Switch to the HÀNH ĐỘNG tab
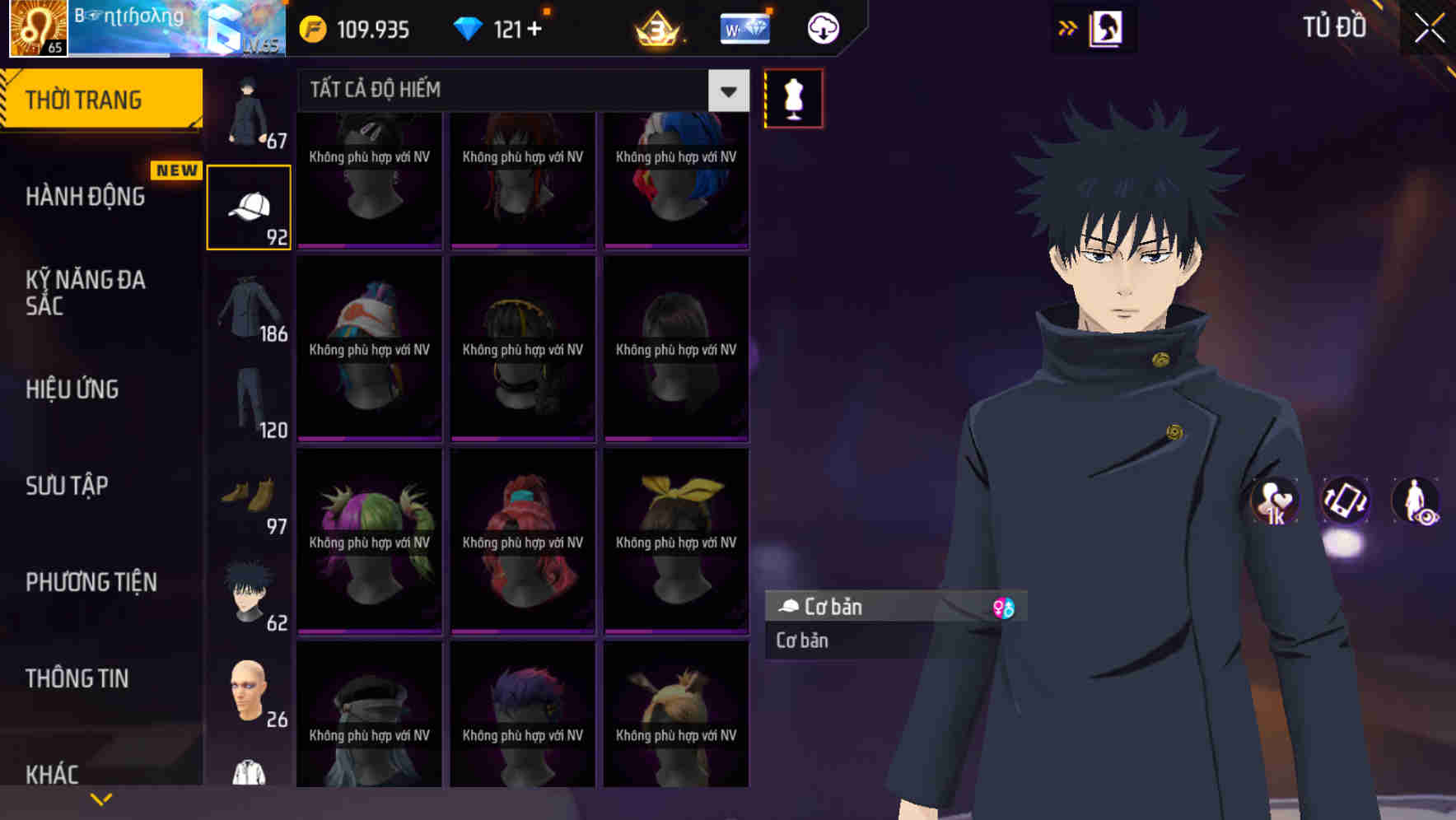The height and width of the screenshot is (820, 1456). (x=86, y=196)
